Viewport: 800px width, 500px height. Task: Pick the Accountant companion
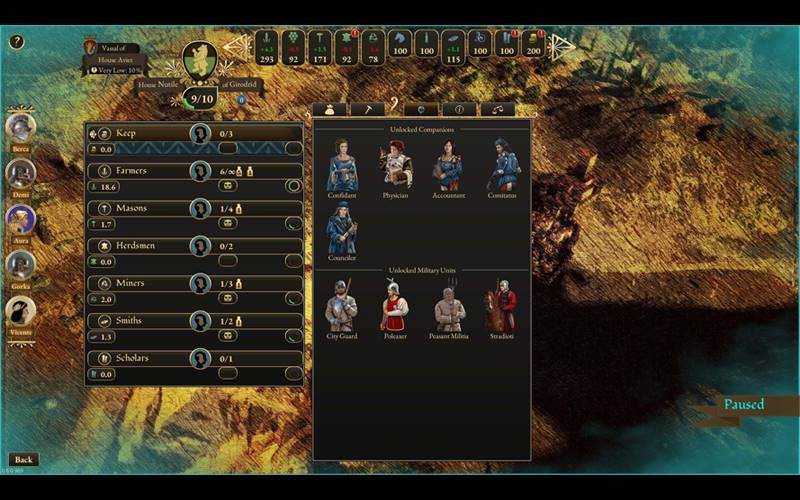click(x=448, y=166)
